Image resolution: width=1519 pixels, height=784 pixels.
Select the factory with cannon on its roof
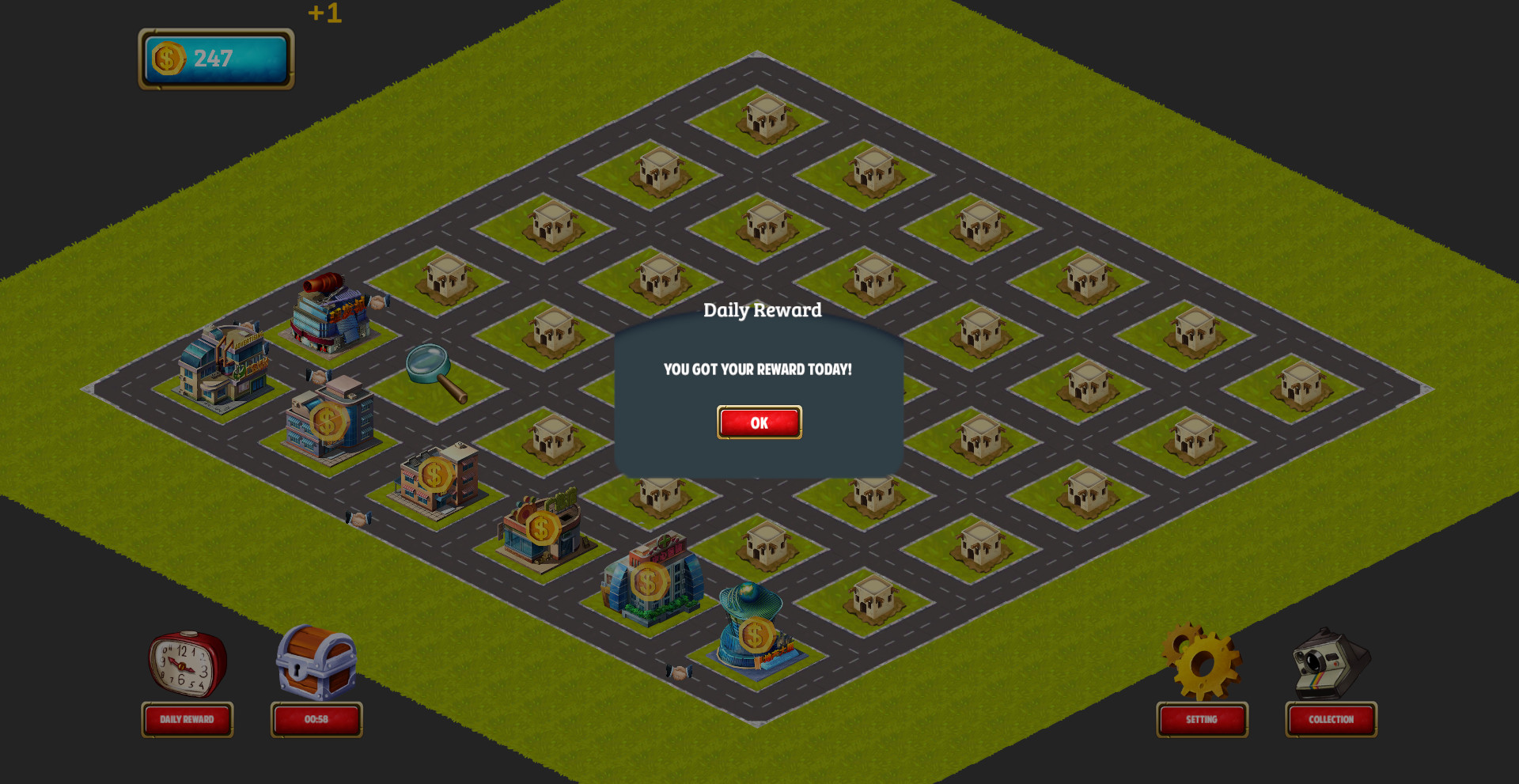328,312
